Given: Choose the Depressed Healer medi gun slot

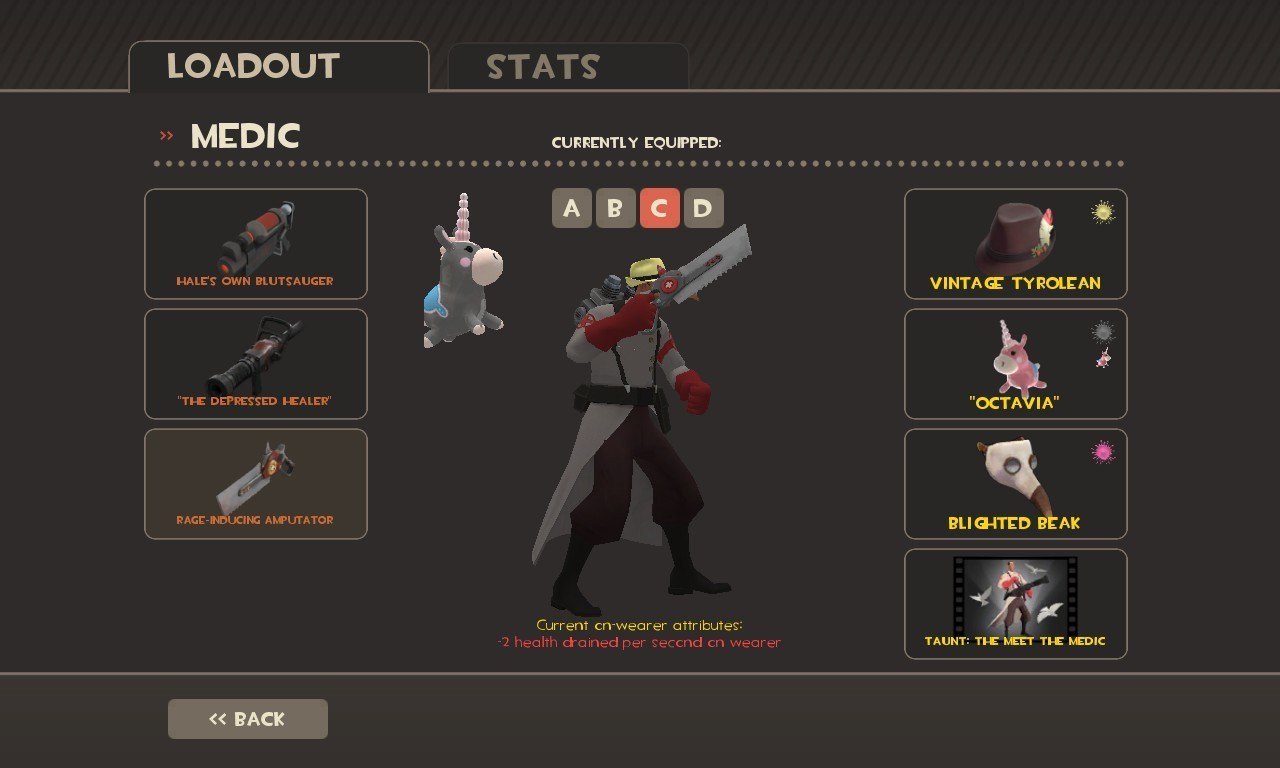Looking at the screenshot, I should point(256,364).
